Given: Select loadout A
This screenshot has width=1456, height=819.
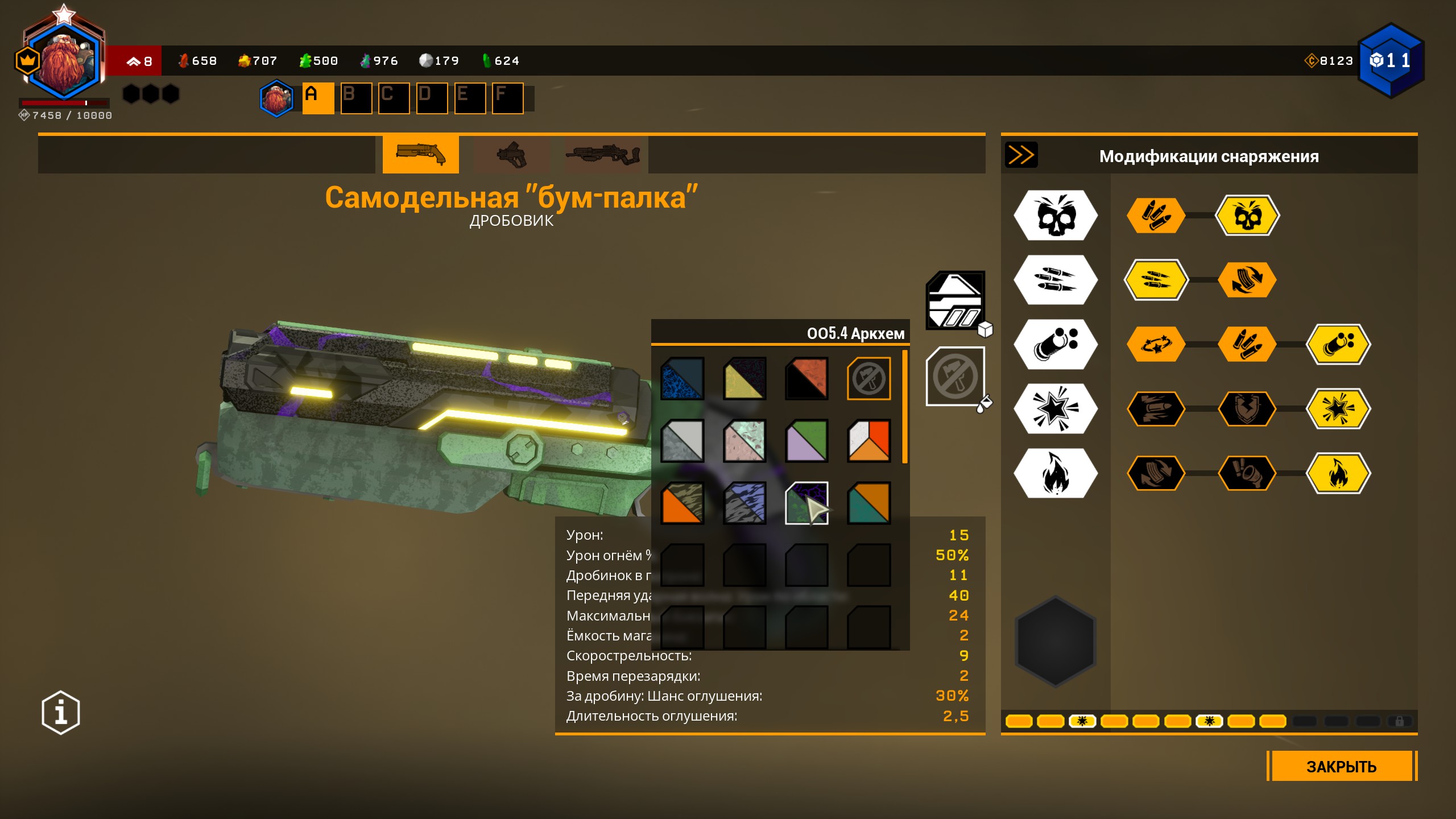Looking at the screenshot, I should (x=317, y=98).
